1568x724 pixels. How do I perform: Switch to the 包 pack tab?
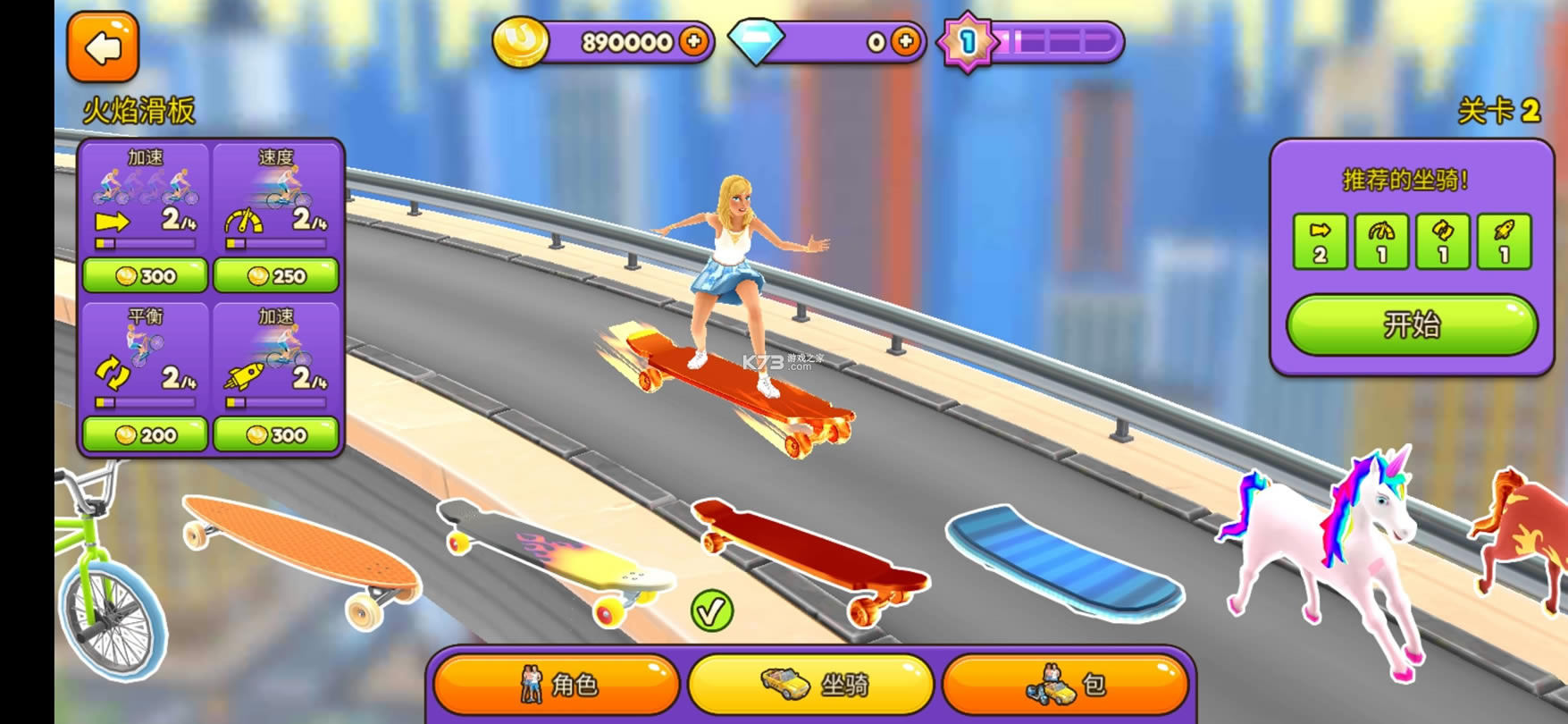[1065, 685]
